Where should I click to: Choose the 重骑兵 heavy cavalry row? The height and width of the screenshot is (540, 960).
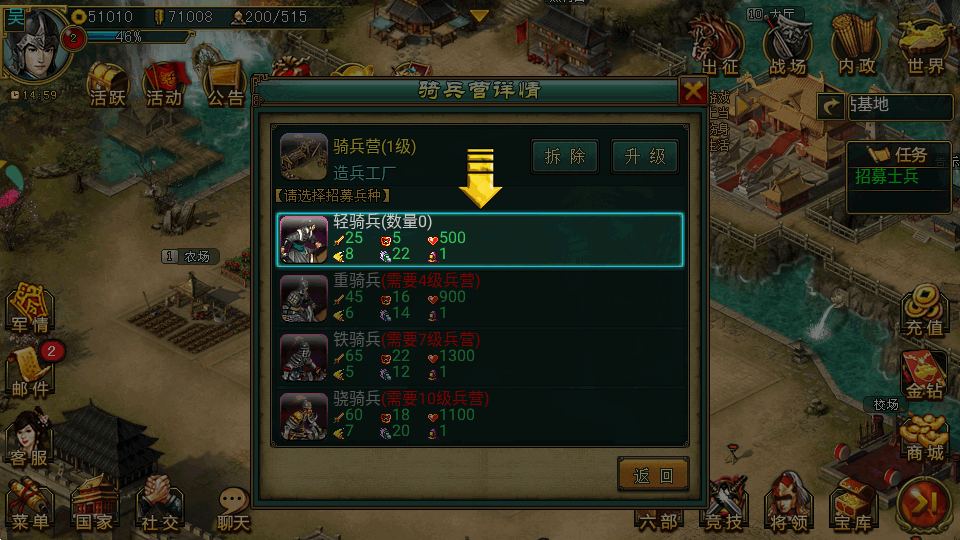pos(480,299)
